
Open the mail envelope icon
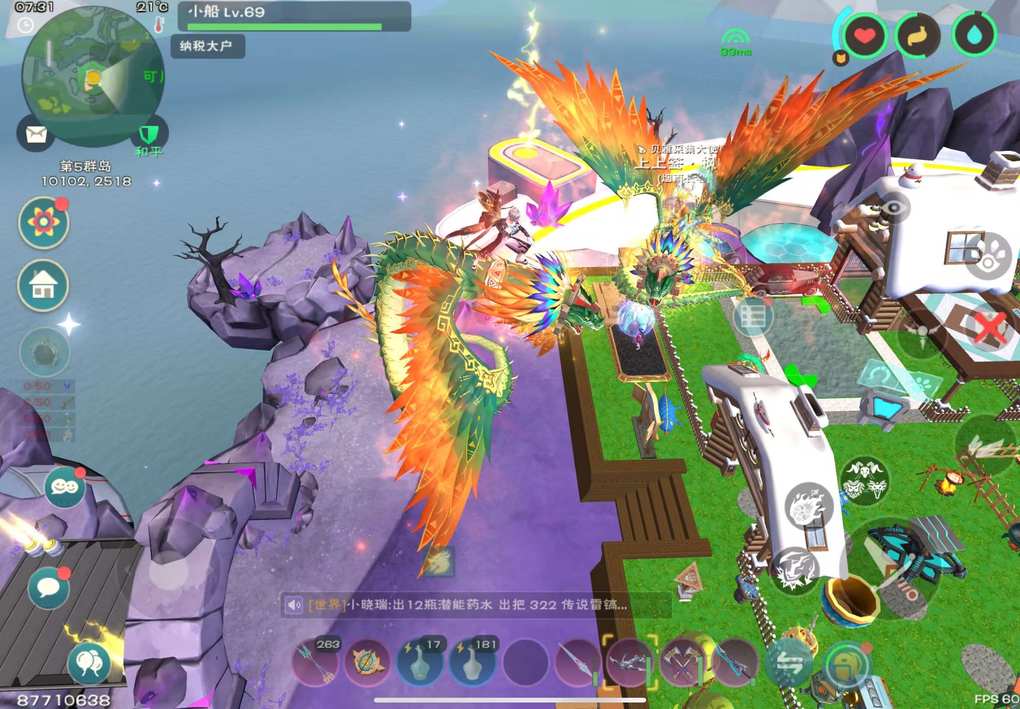click(x=34, y=133)
